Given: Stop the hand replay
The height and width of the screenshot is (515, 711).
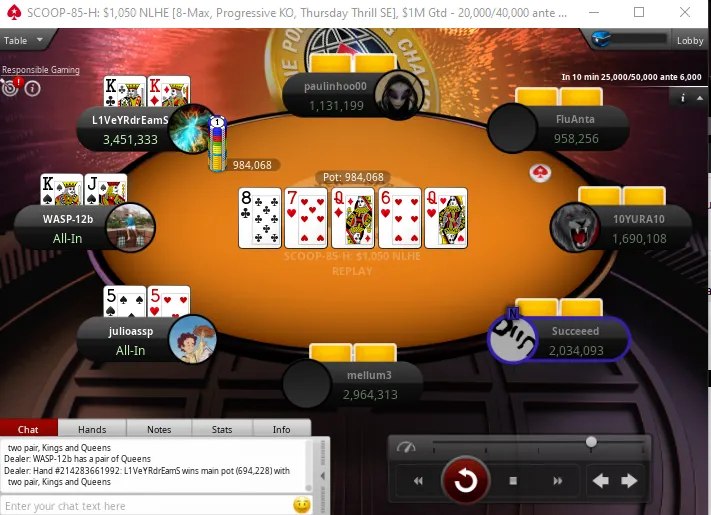Looking at the screenshot, I should pos(513,481).
